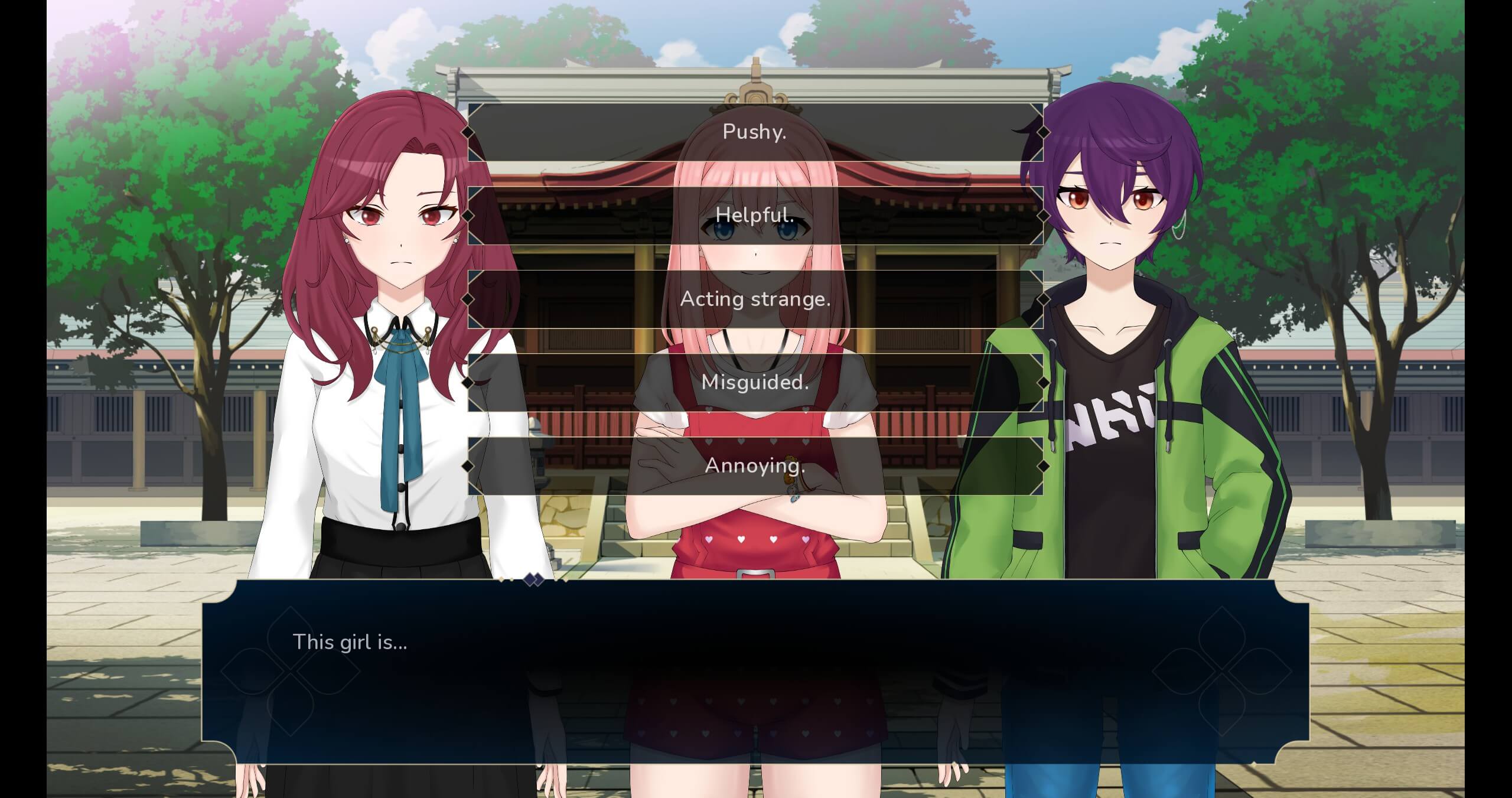Pick the "Acting strange." answer
The height and width of the screenshot is (798, 1512).
[755, 299]
